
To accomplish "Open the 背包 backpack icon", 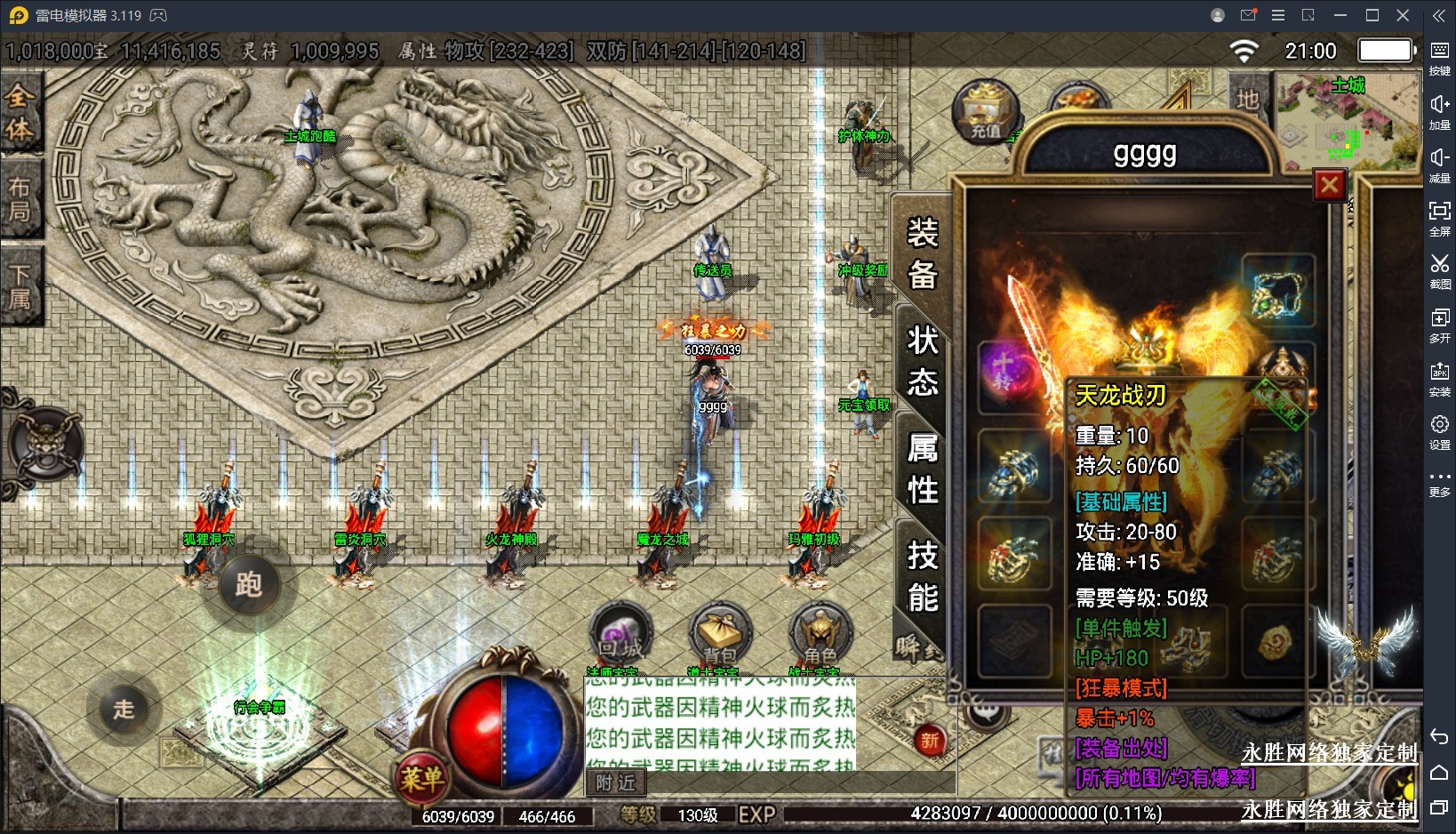I will coord(720,634).
